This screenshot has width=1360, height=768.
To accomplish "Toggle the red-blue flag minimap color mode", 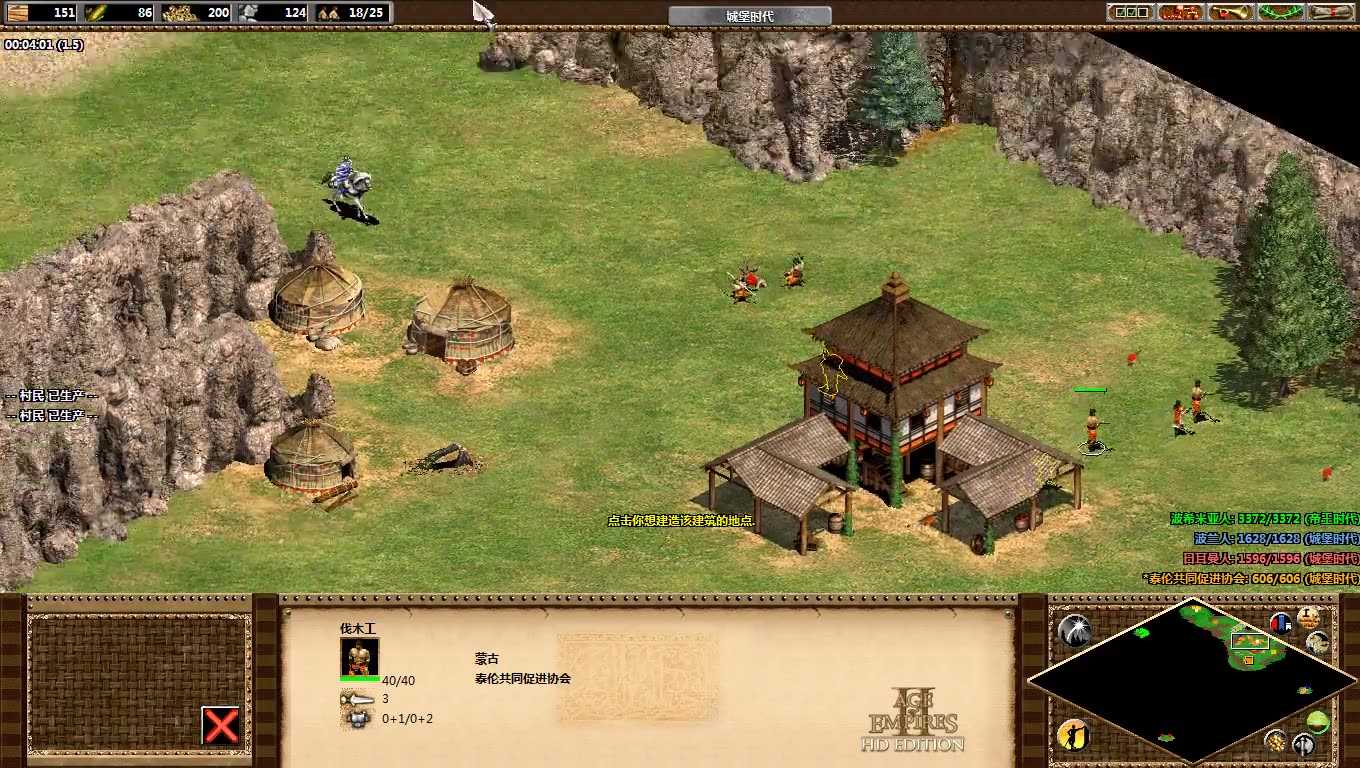I will (1280, 623).
